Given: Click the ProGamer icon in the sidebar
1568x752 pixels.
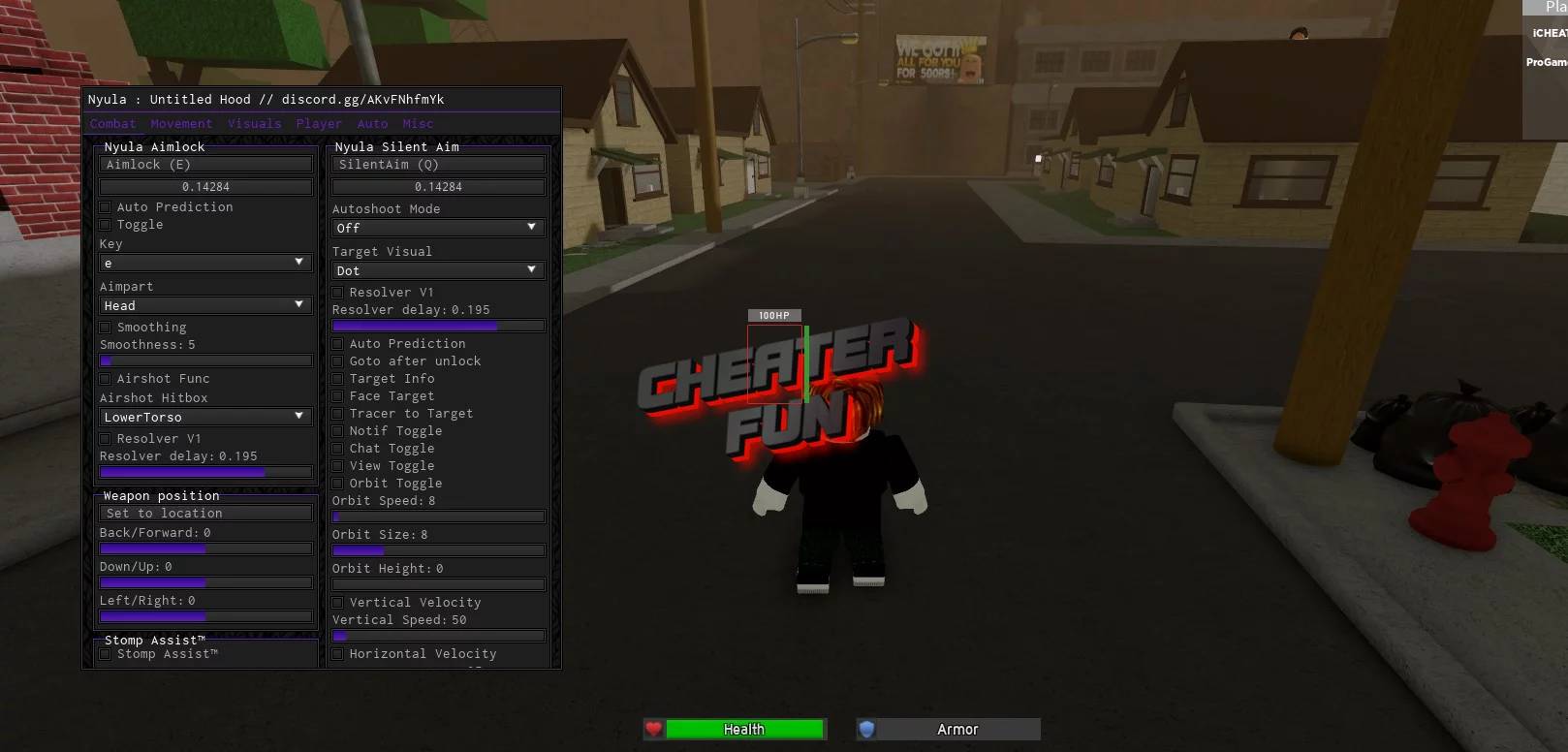Looking at the screenshot, I should (1546, 62).
